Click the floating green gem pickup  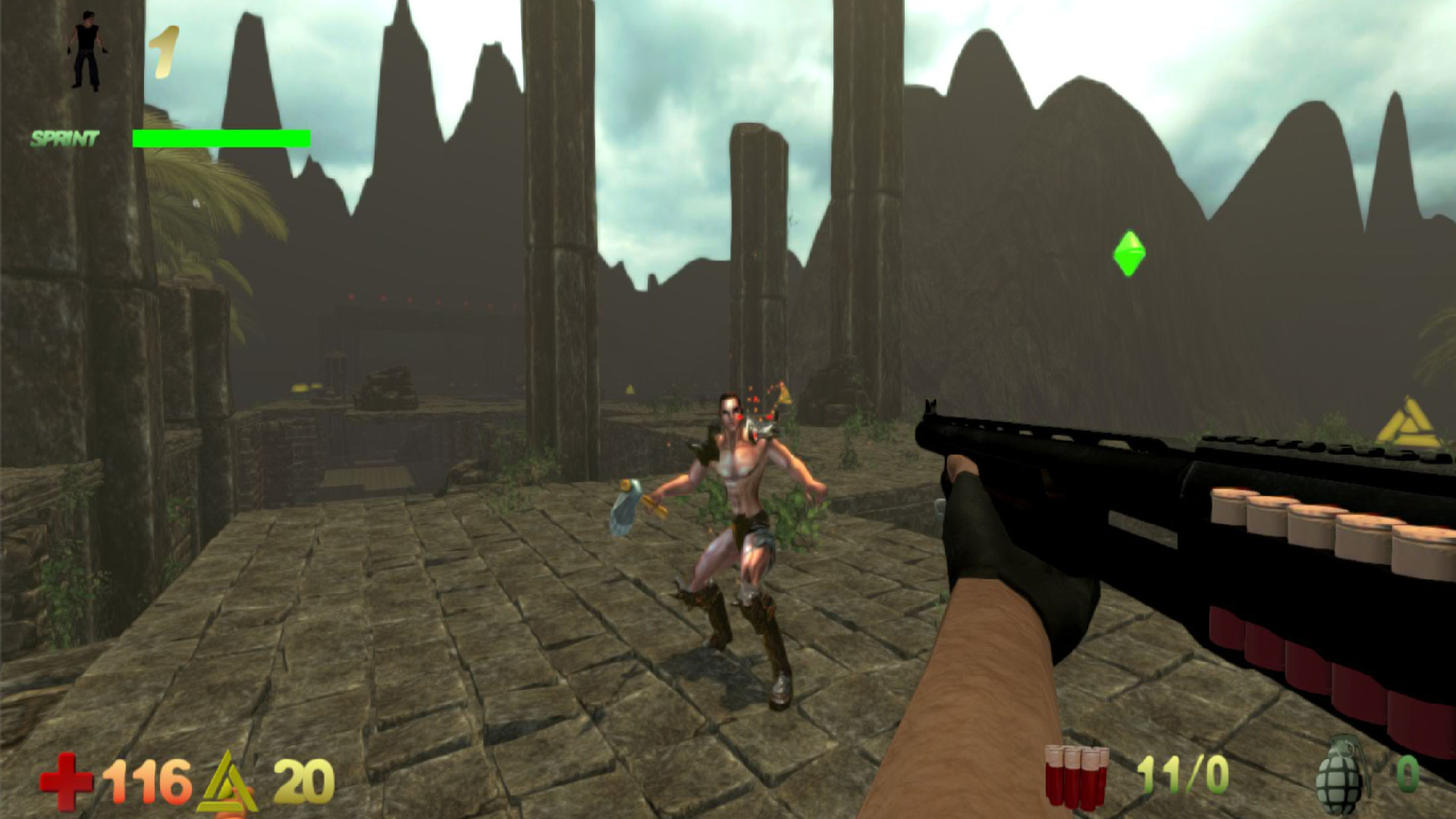pos(1128,252)
